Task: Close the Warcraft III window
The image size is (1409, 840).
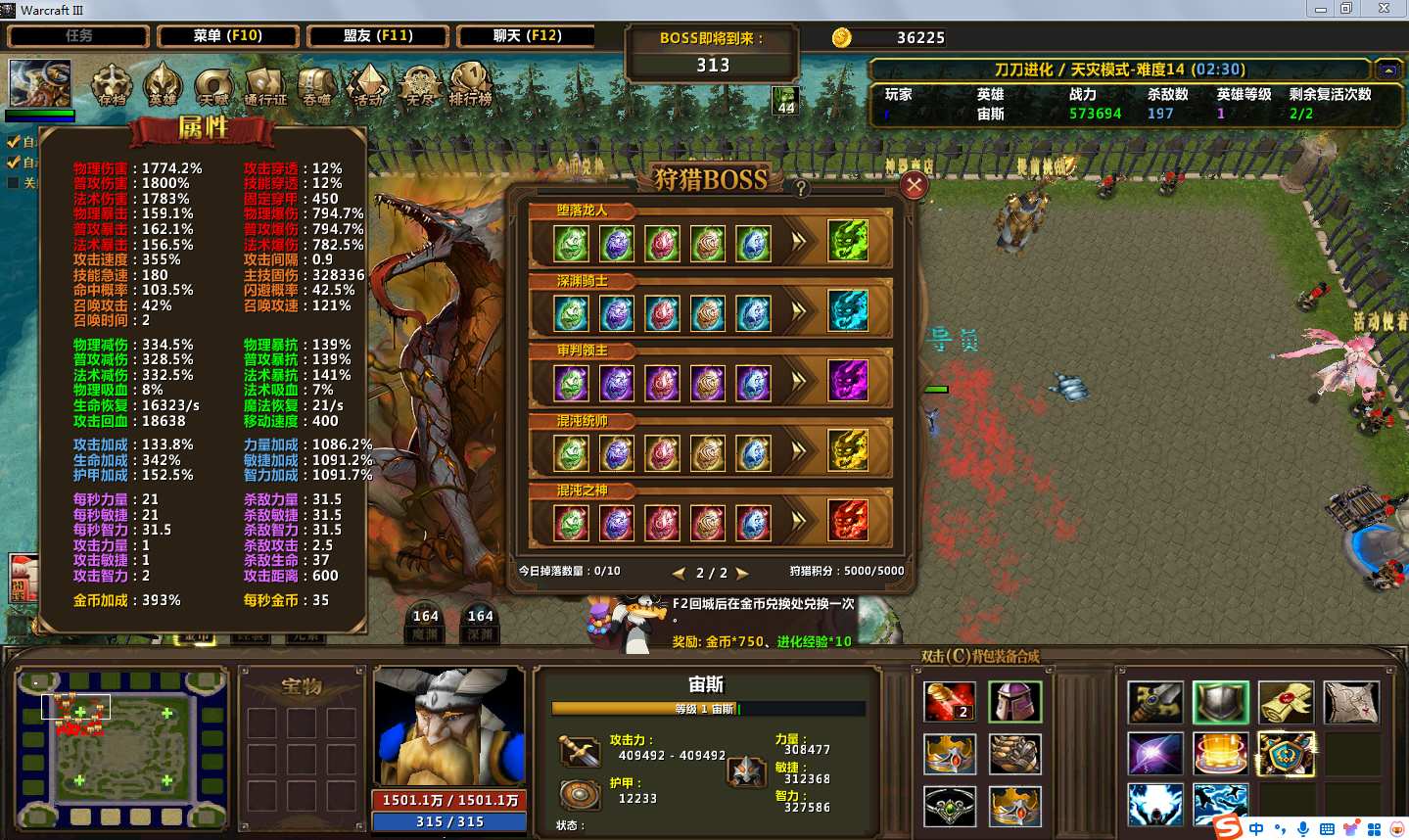Action: pos(1384,9)
